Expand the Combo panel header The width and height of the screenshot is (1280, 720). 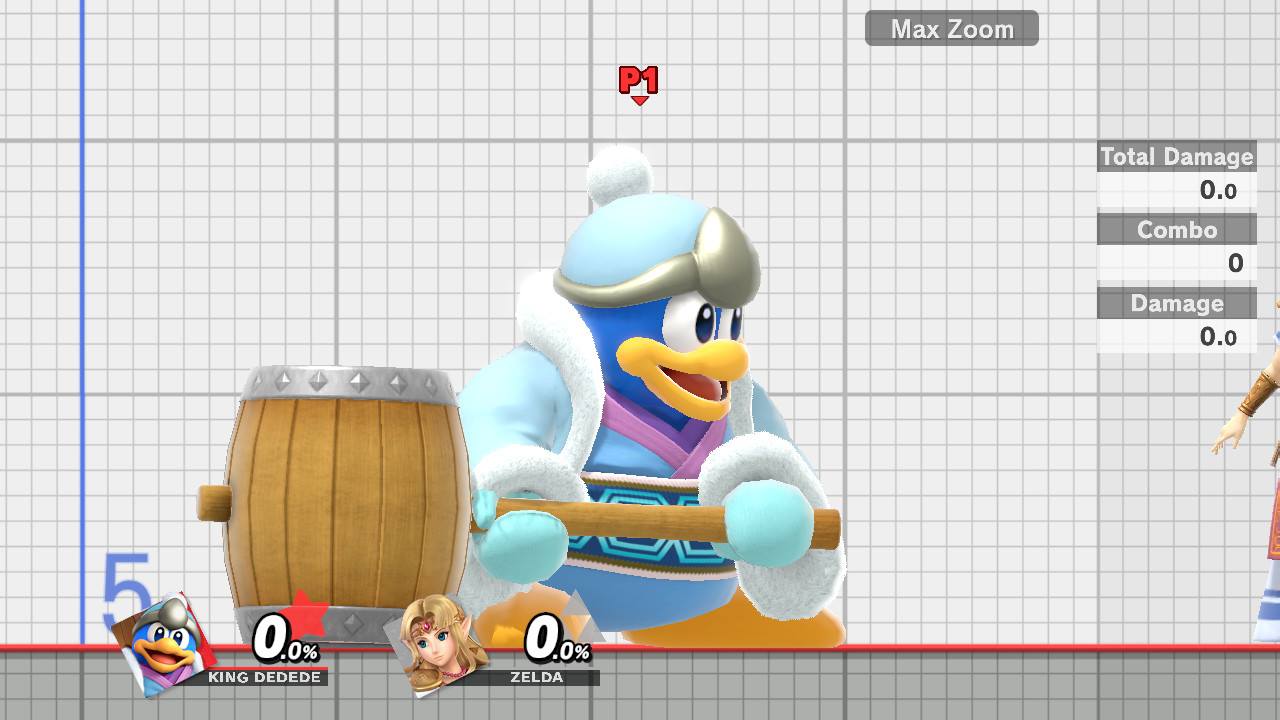click(1176, 230)
